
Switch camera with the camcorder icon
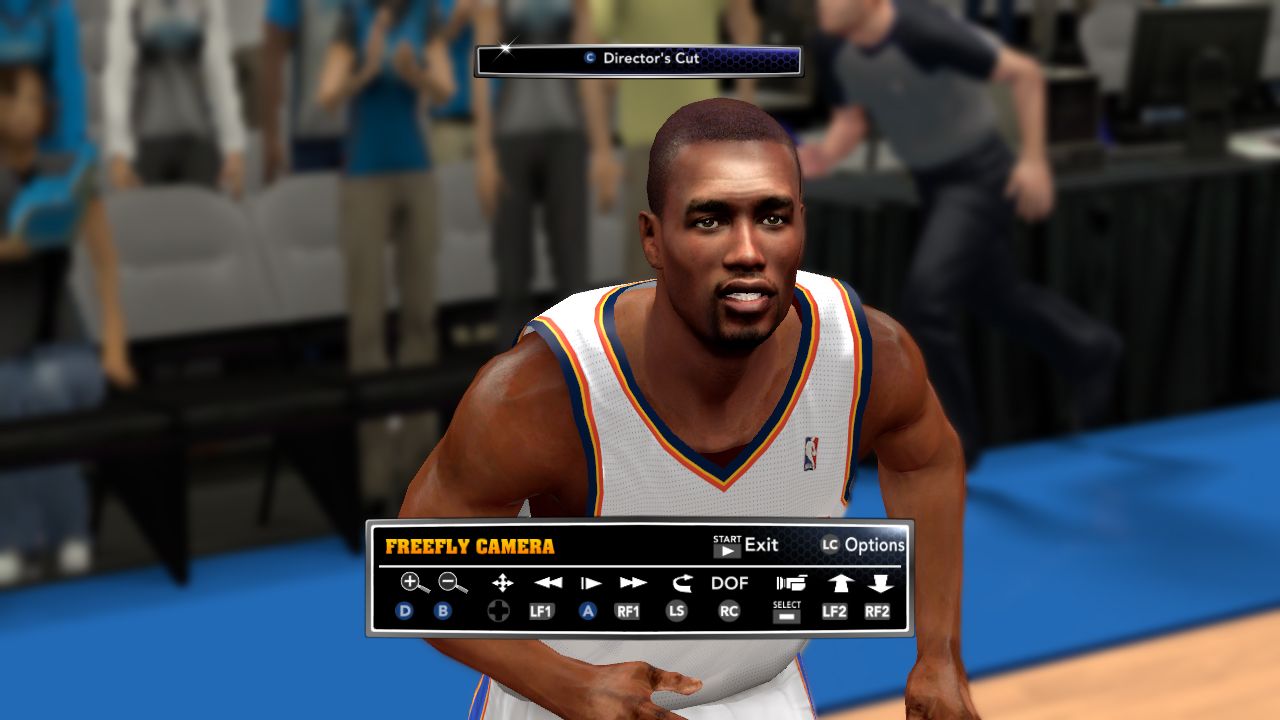point(790,583)
